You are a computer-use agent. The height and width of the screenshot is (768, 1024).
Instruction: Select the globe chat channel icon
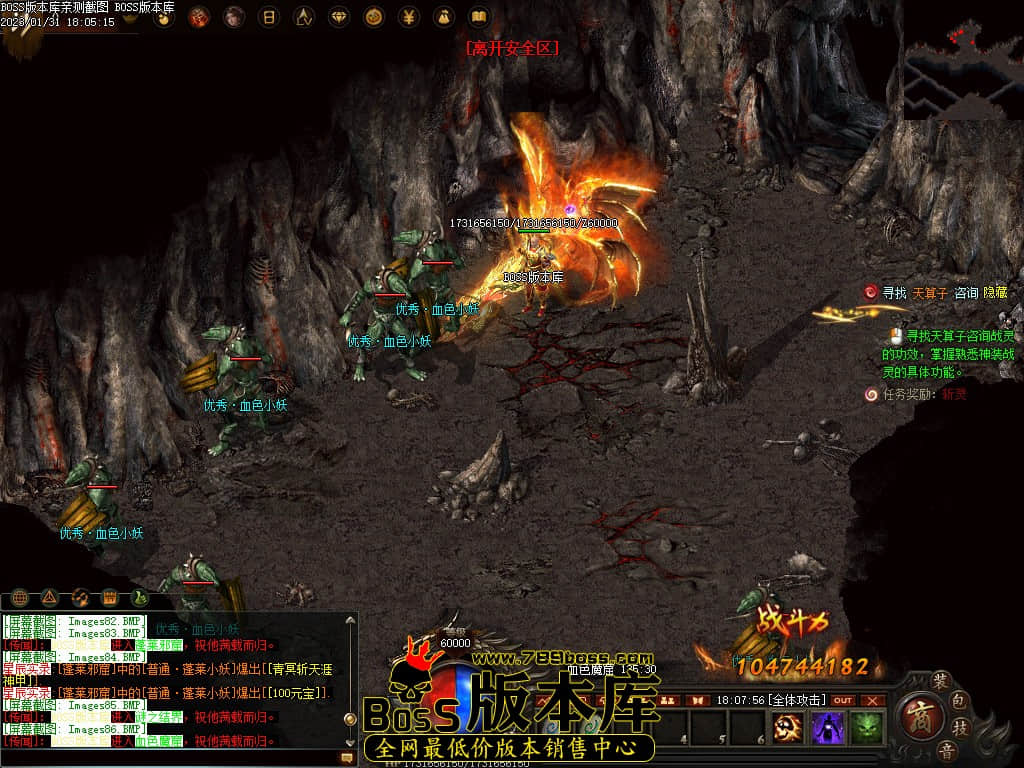[x=19, y=598]
